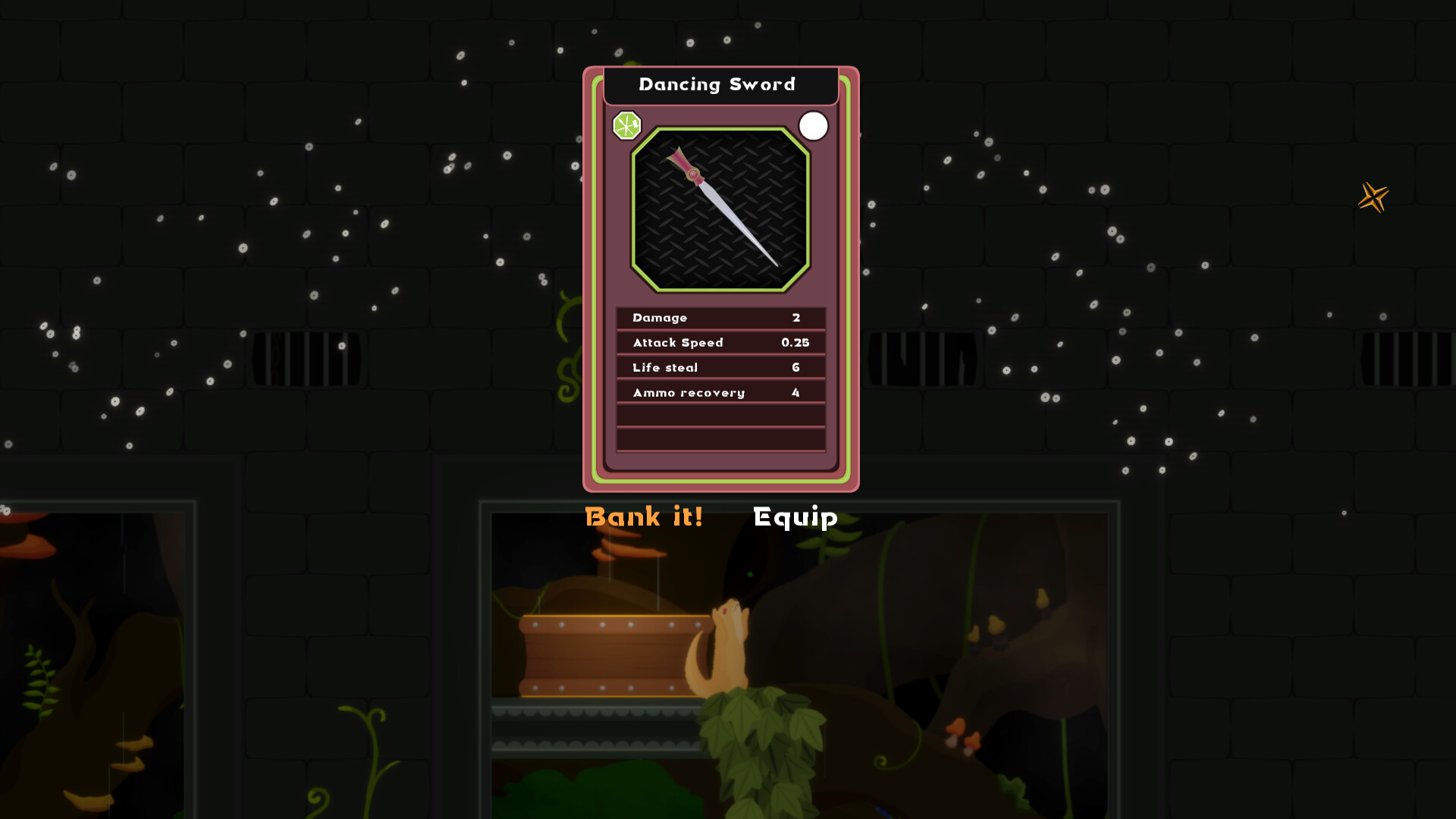Click the crossed-hammers emblem in the octagon
1456x819 pixels.
coord(626,126)
